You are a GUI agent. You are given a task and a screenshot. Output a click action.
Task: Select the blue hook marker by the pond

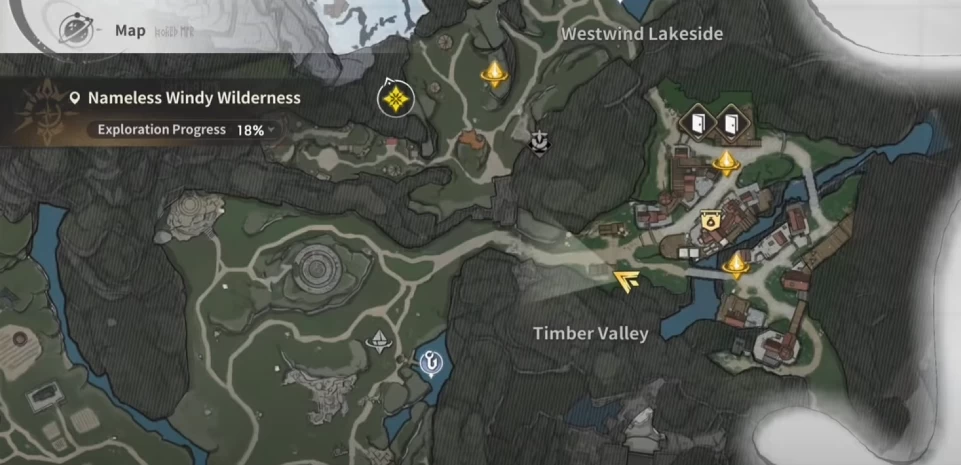coord(432,360)
